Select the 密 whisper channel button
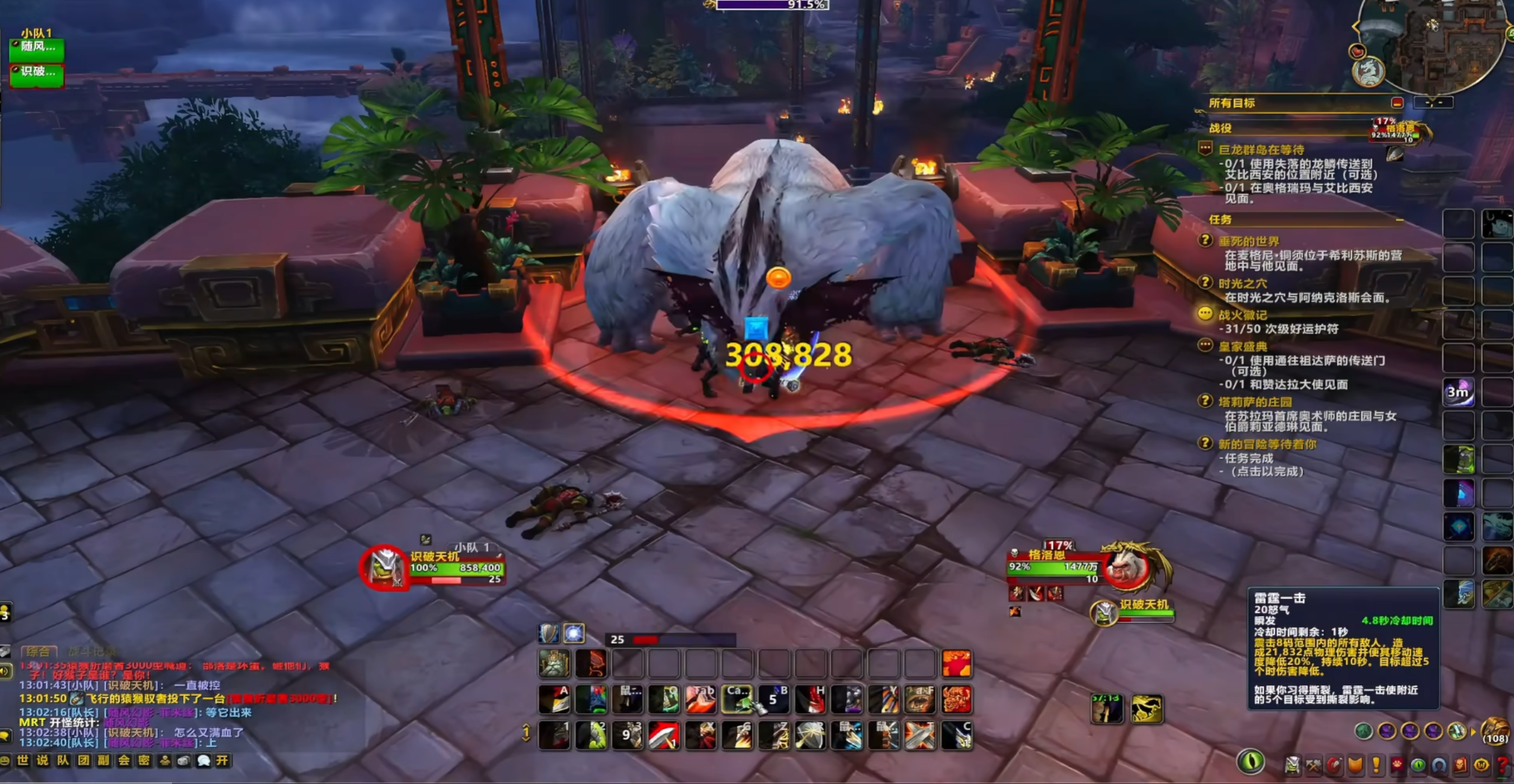The height and width of the screenshot is (784, 1514). pyautogui.click(x=144, y=761)
